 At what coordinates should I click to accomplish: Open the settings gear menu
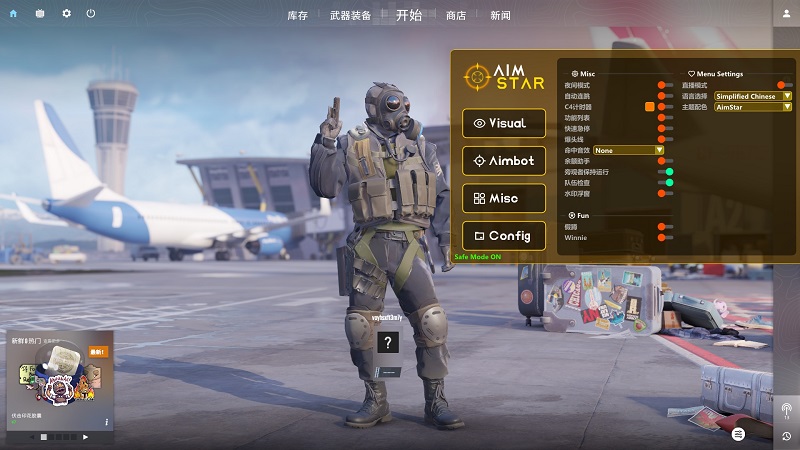click(66, 13)
